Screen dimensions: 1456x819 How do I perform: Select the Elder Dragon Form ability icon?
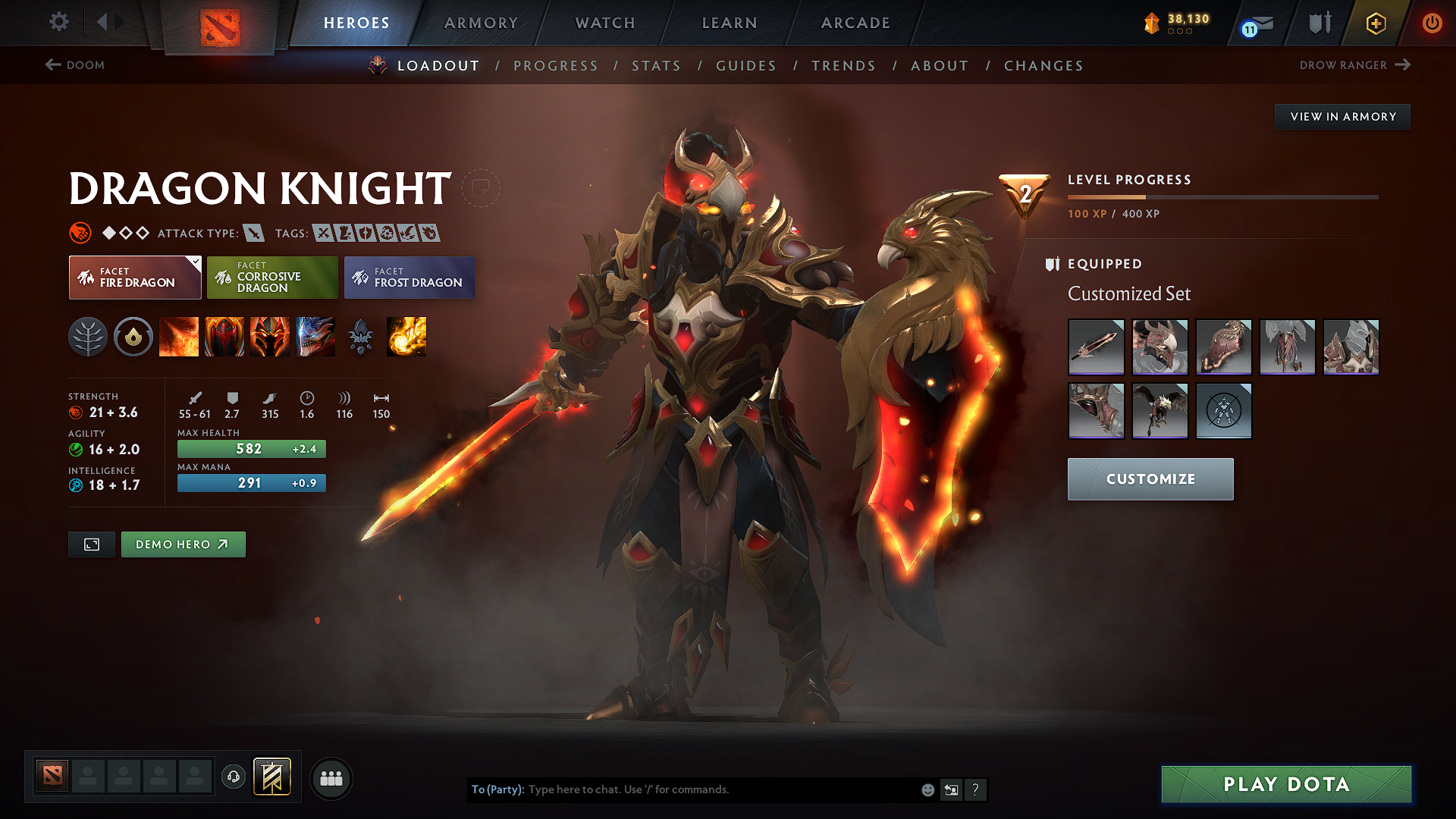315,337
